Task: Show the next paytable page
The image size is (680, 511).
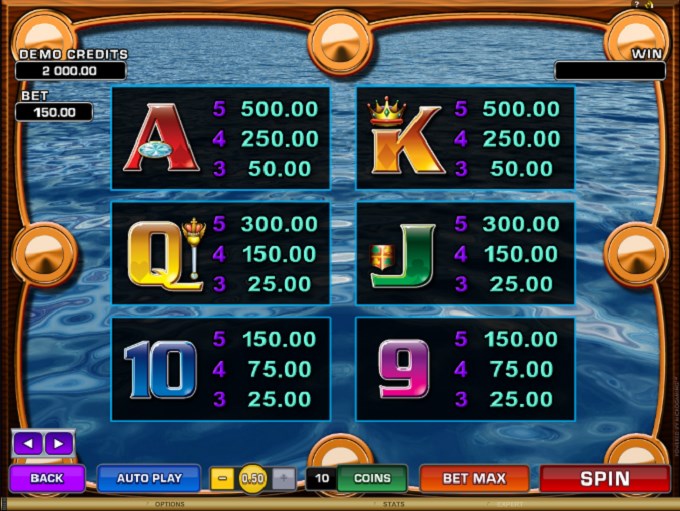Action: pos(58,443)
